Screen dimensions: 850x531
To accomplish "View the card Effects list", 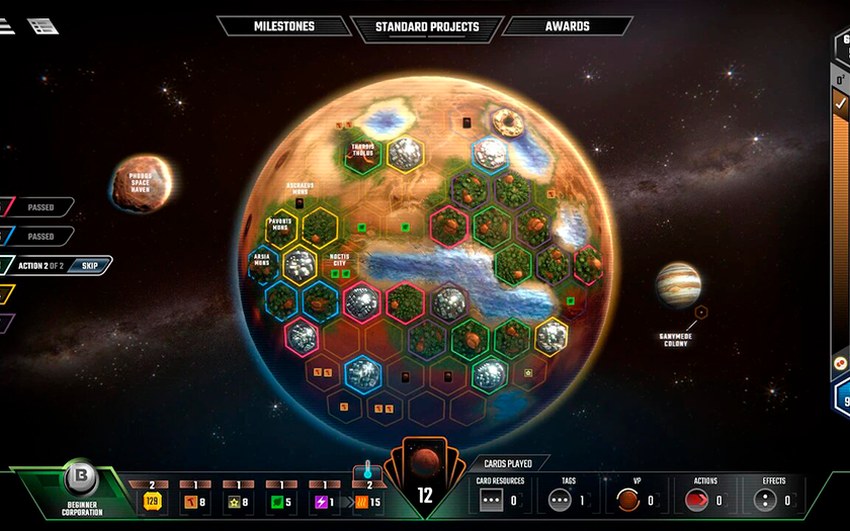I will 773,499.
